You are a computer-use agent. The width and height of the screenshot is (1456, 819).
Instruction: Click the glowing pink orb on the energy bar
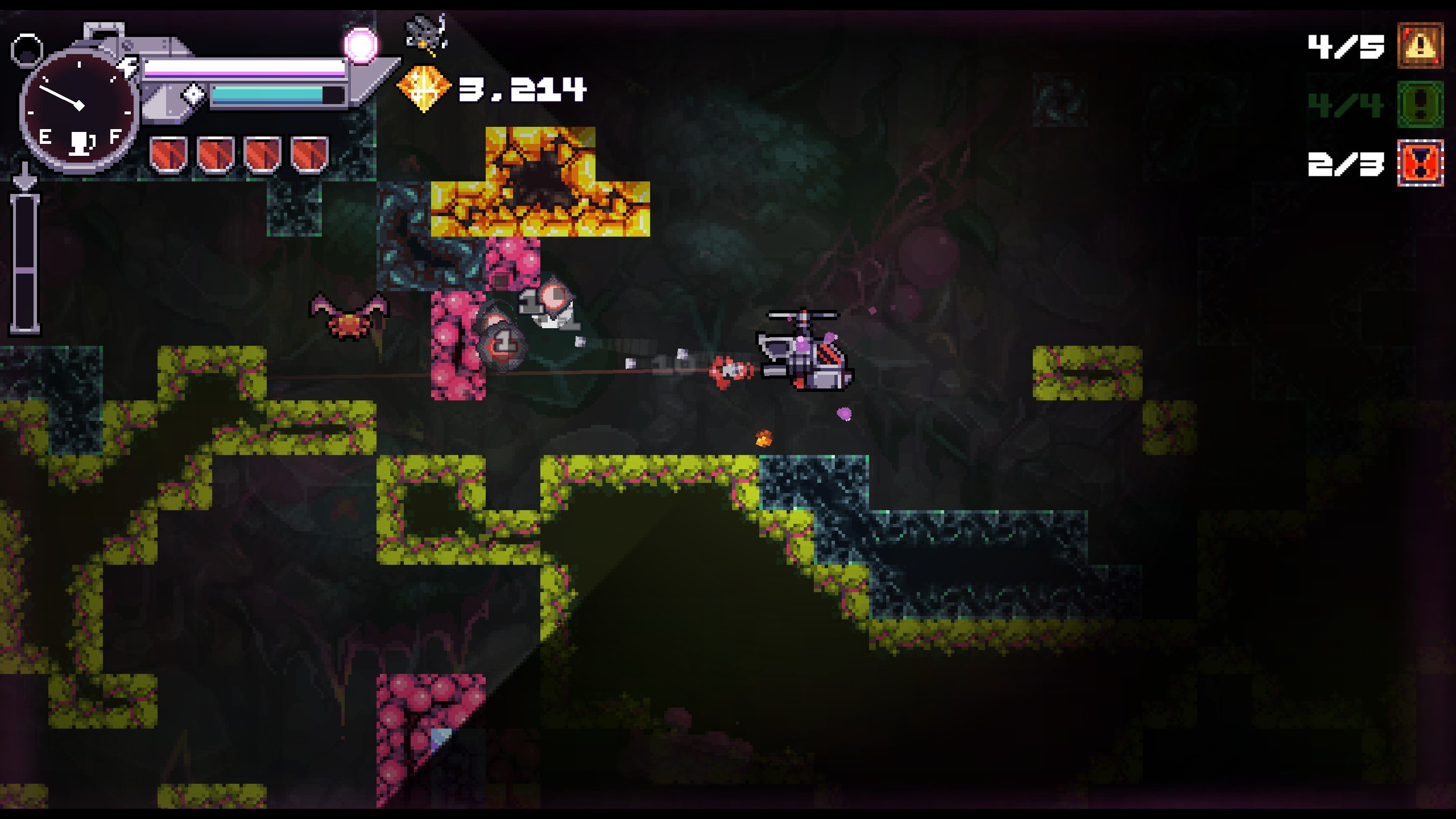pyautogui.click(x=361, y=44)
